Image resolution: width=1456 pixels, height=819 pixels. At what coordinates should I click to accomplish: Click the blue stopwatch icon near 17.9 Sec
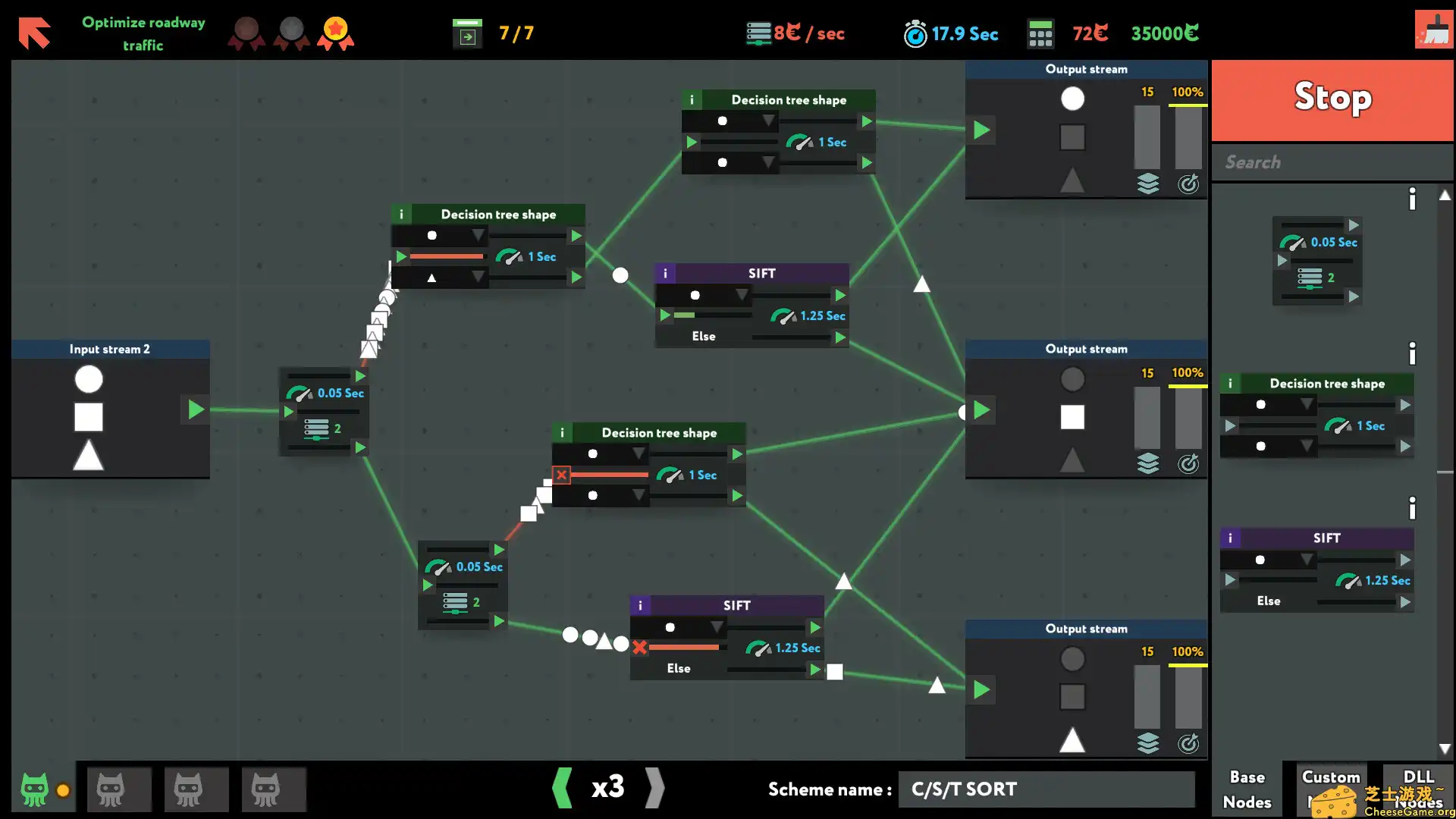pyautogui.click(x=915, y=33)
